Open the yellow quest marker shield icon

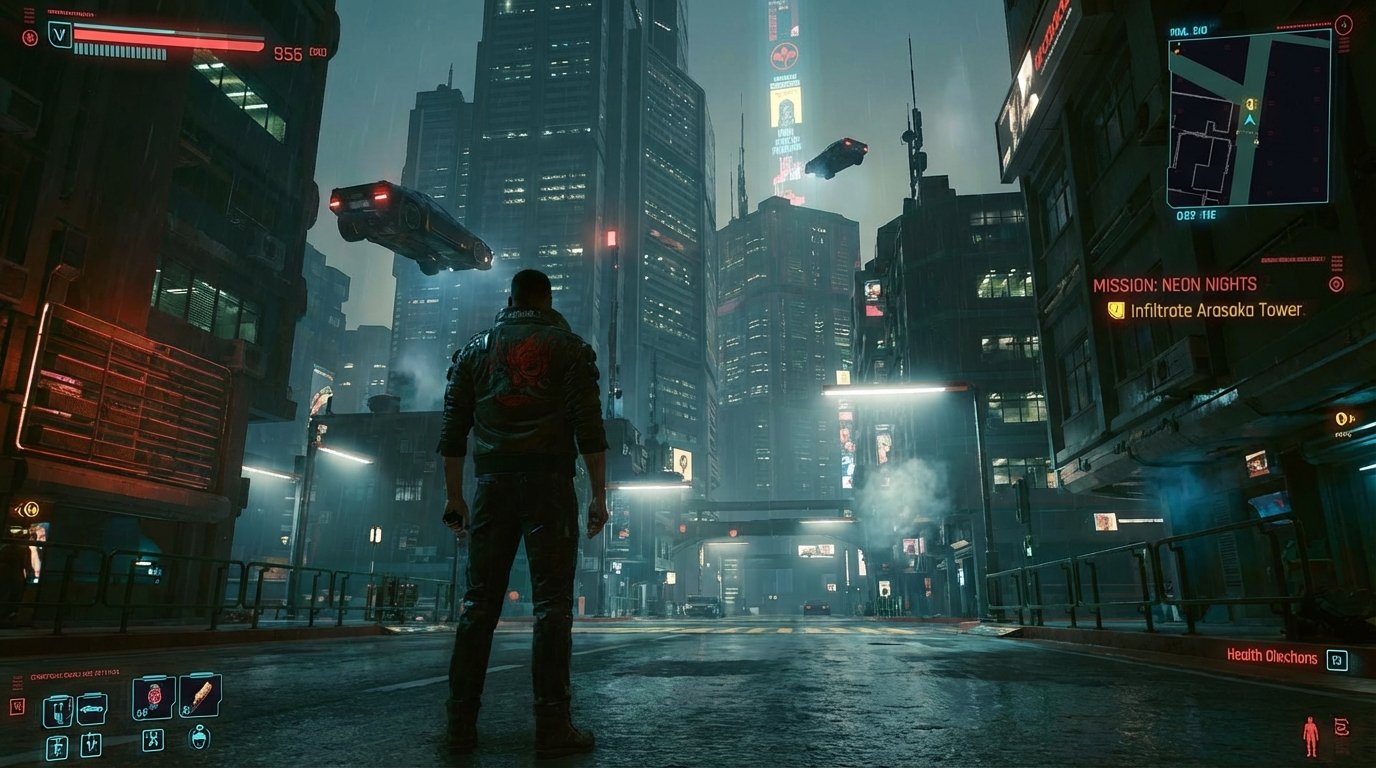(1120, 310)
